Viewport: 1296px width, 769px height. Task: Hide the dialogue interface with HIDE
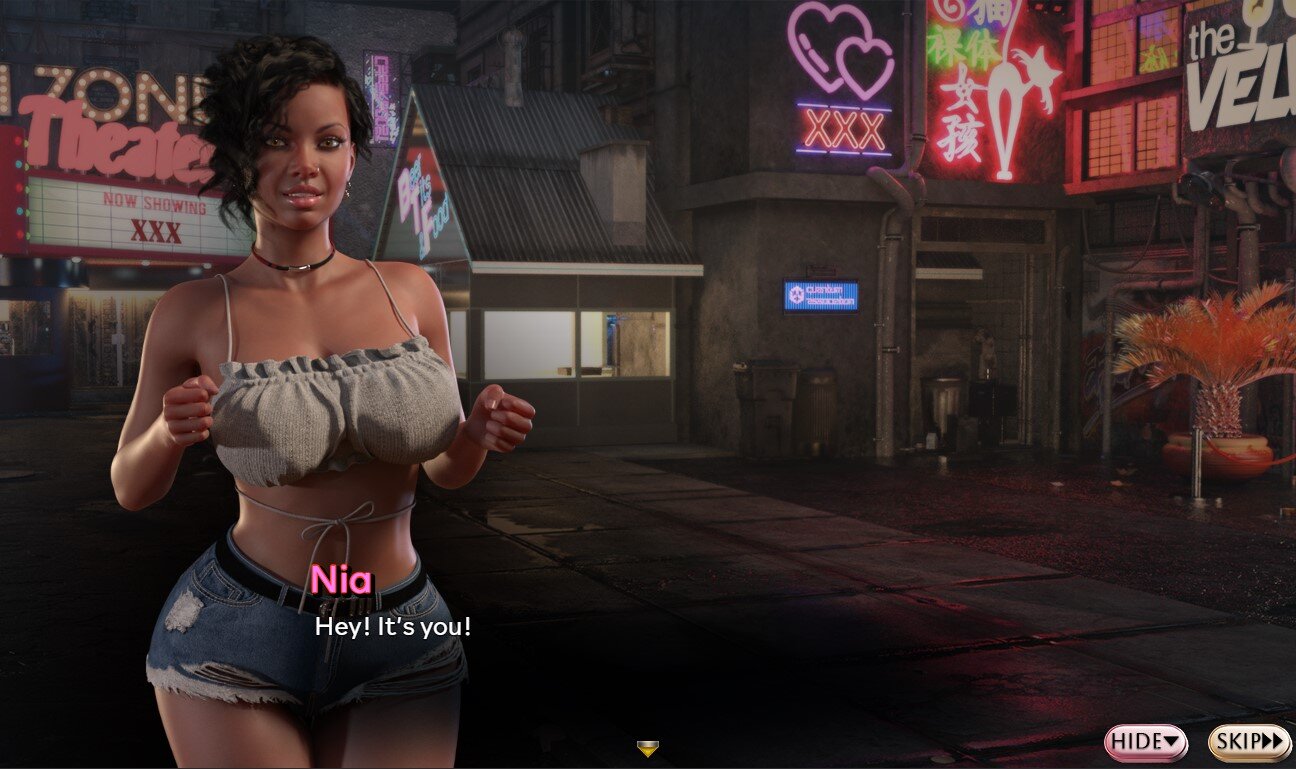(x=1145, y=742)
